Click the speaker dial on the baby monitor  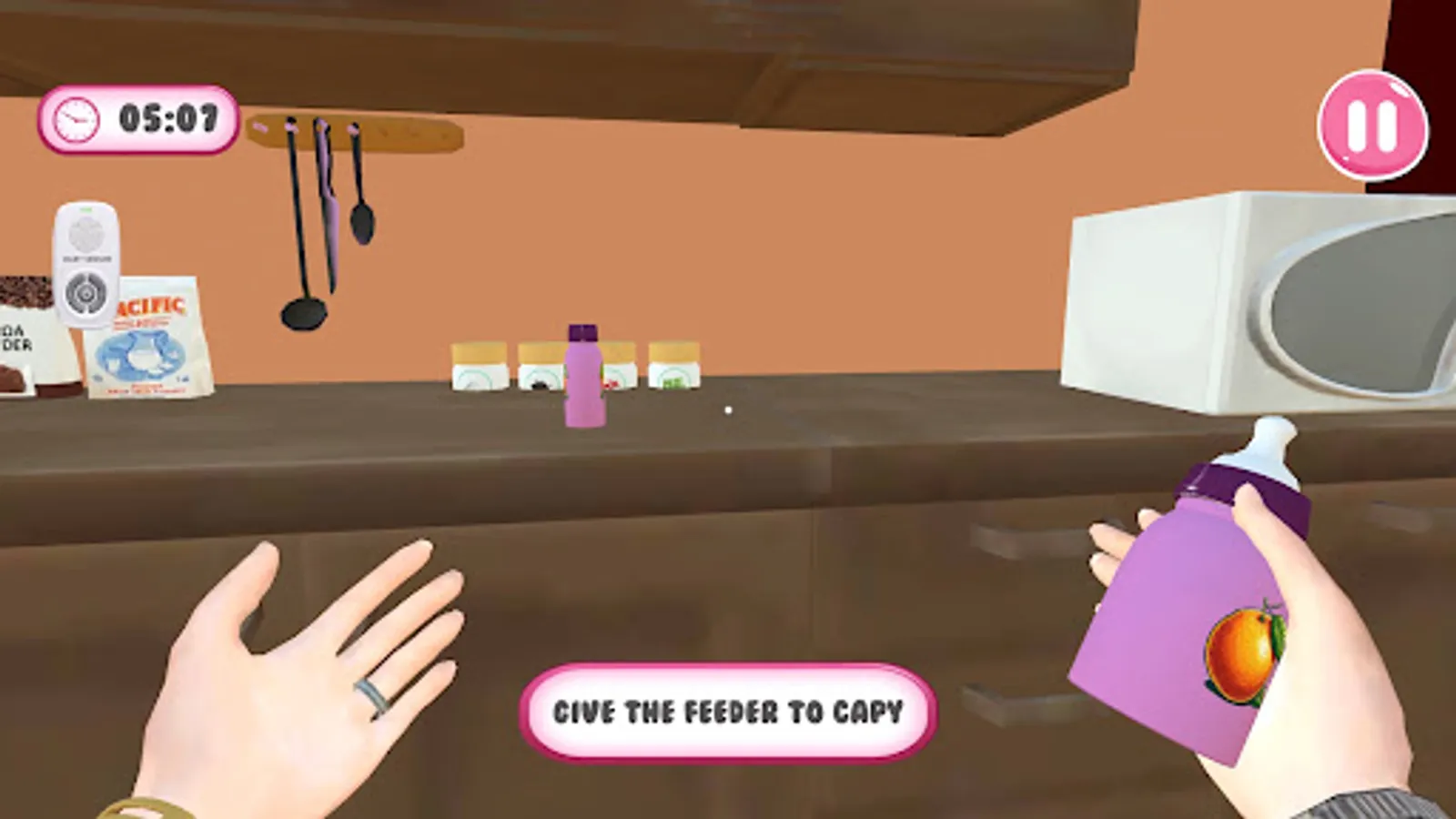[85, 293]
